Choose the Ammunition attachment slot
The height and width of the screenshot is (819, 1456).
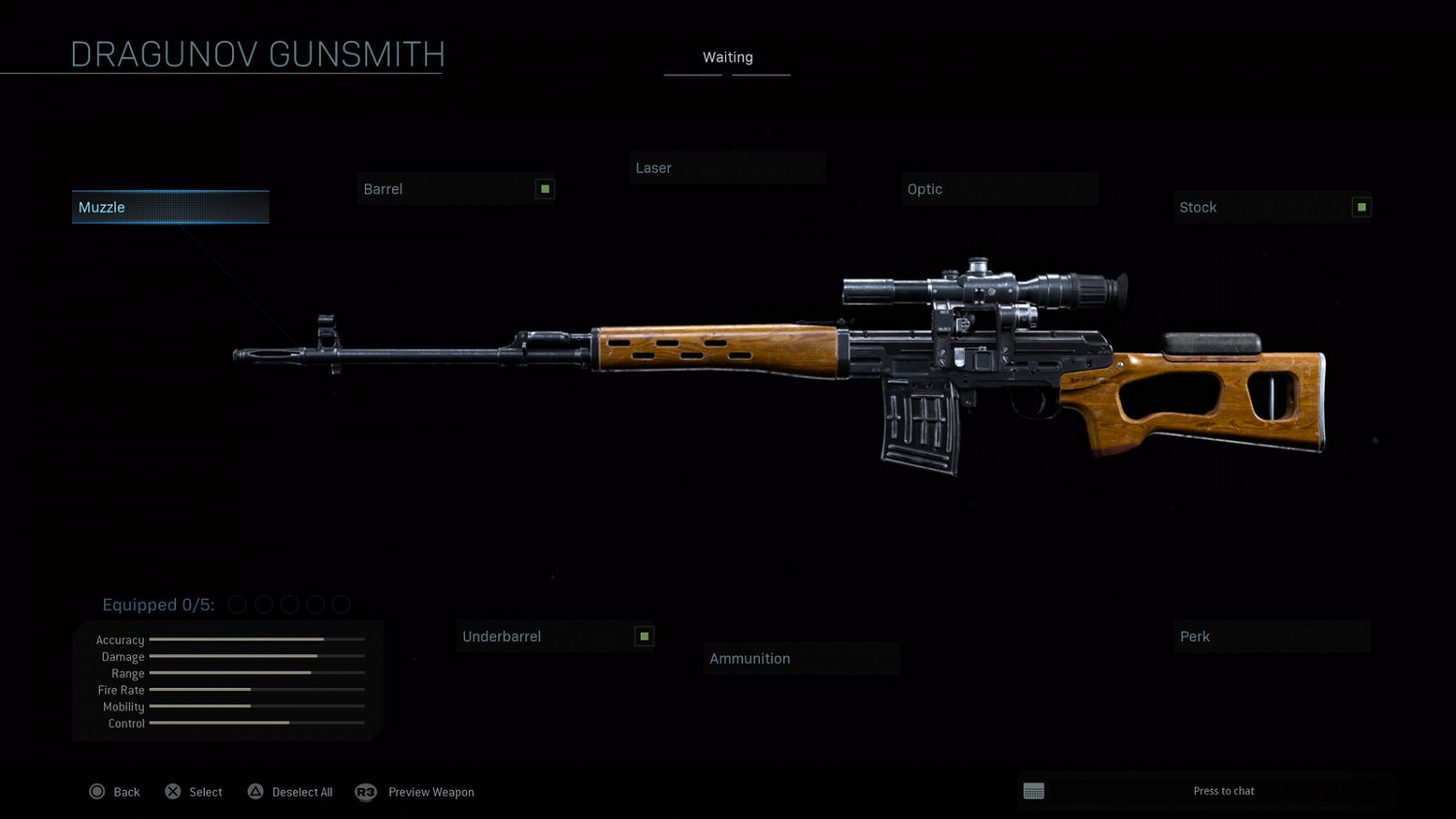[802, 659]
